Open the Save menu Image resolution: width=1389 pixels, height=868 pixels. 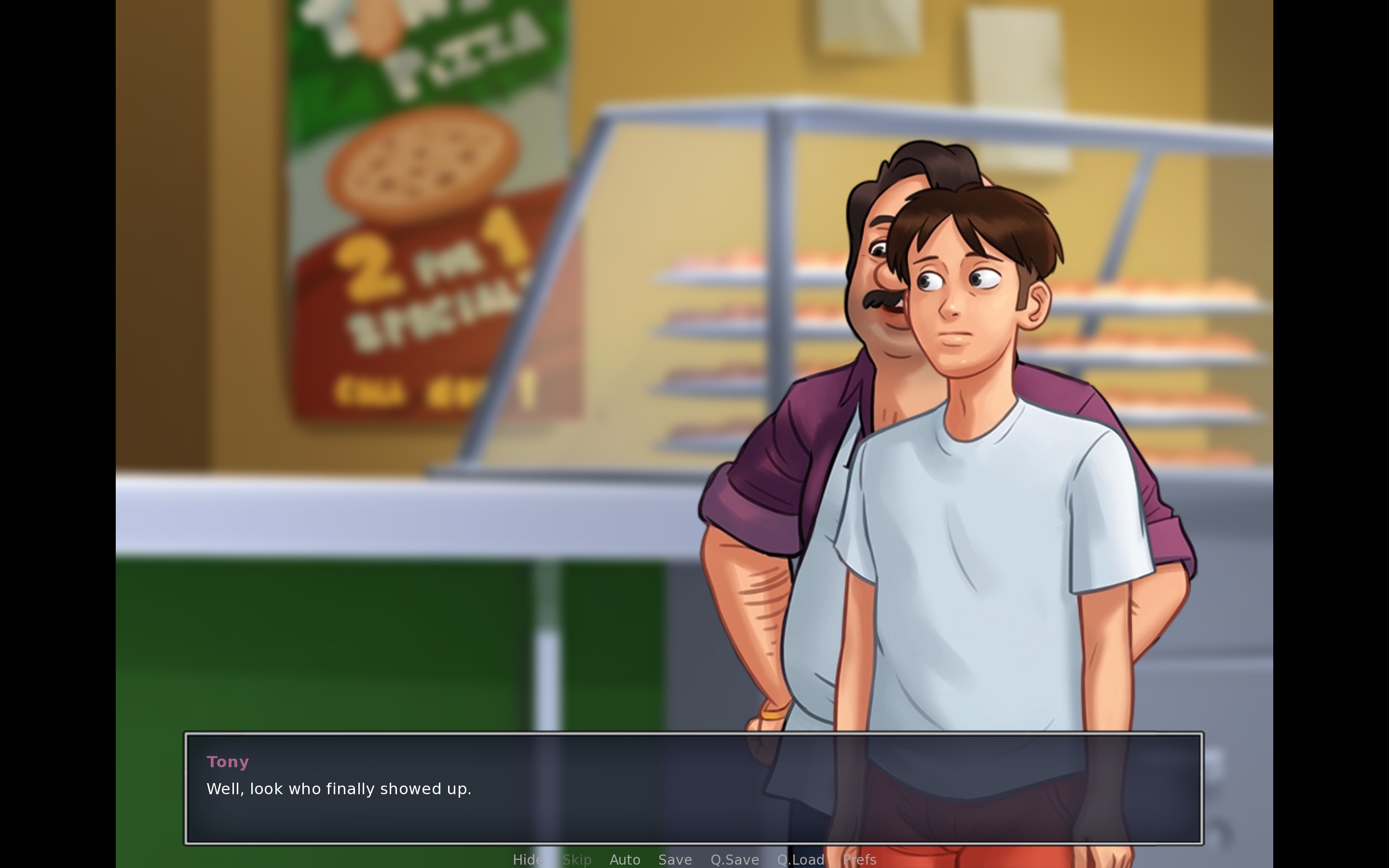[675, 859]
